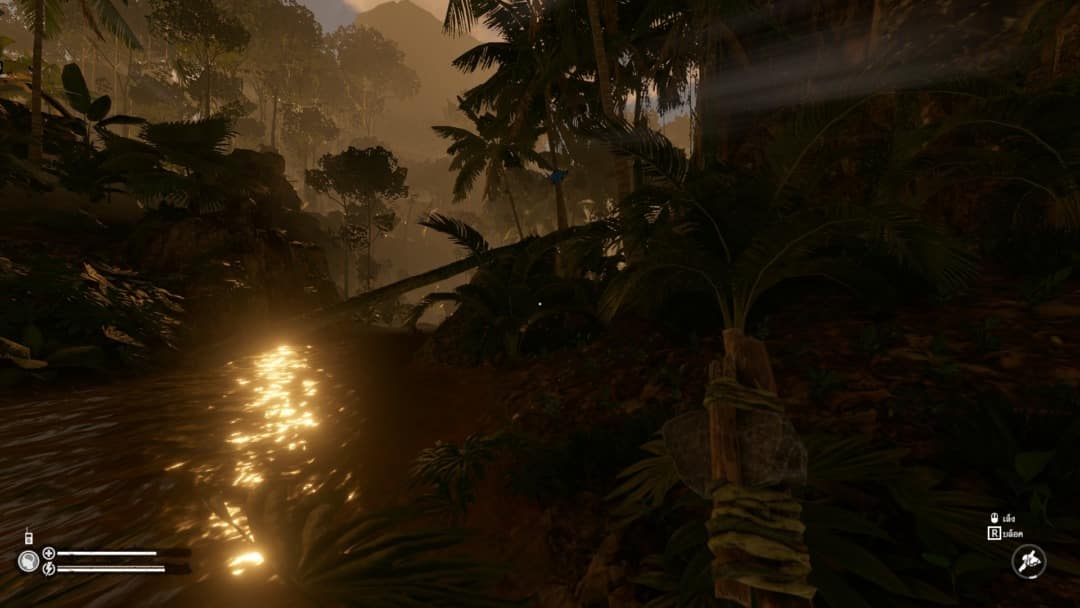Click the walkie-talkie icon
Viewport: 1080px width, 608px height.
[x=28, y=538]
